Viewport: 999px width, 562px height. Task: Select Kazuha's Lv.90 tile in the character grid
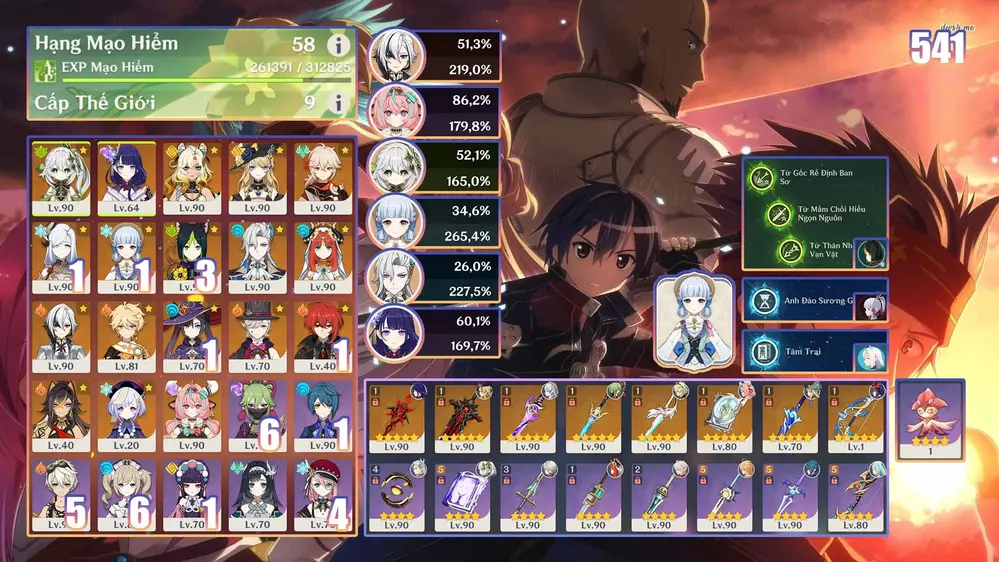coord(322,177)
